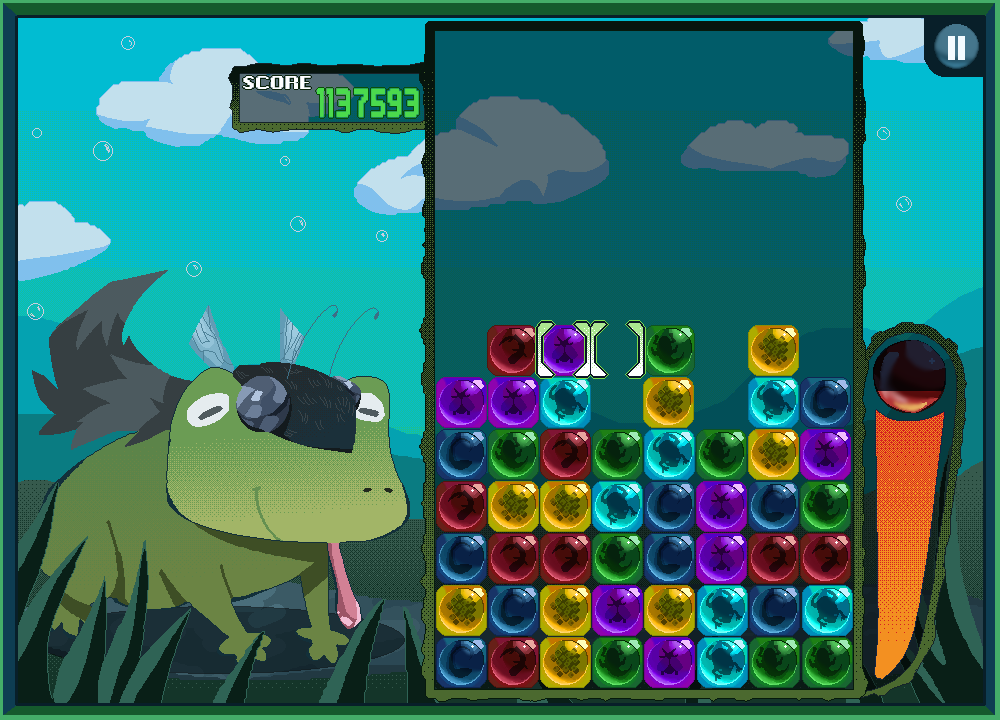Screen dimensions: 1000x720
Task: Pause the game with the pause button
Action: (957, 47)
